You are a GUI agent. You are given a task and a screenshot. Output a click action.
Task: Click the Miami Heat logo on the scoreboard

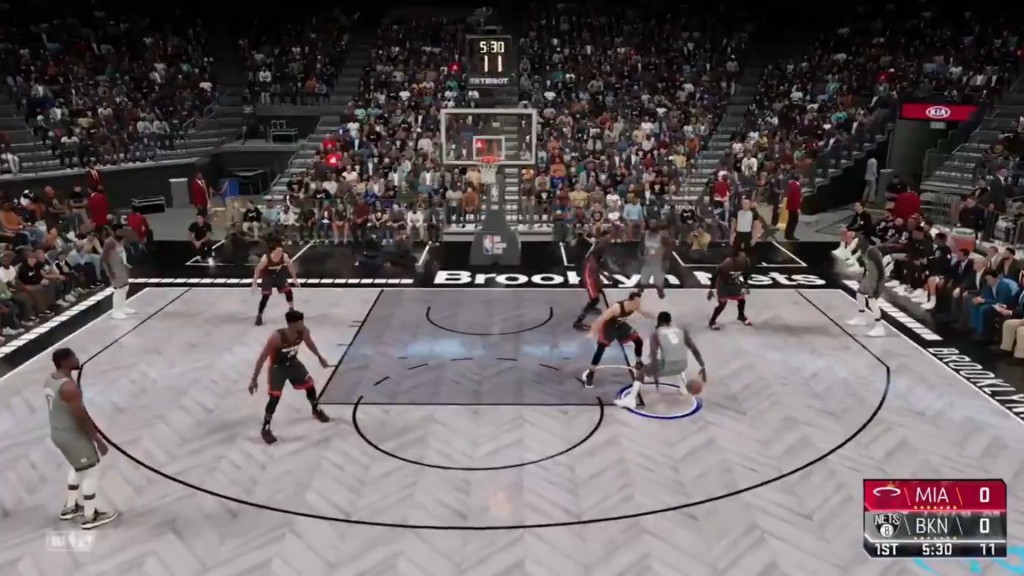[x=885, y=495]
